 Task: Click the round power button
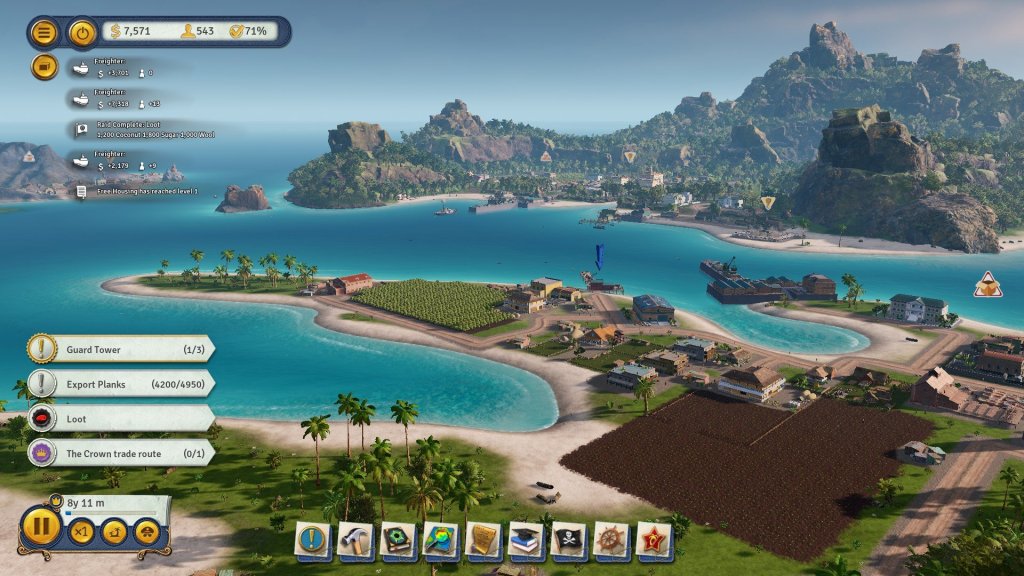coord(82,32)
